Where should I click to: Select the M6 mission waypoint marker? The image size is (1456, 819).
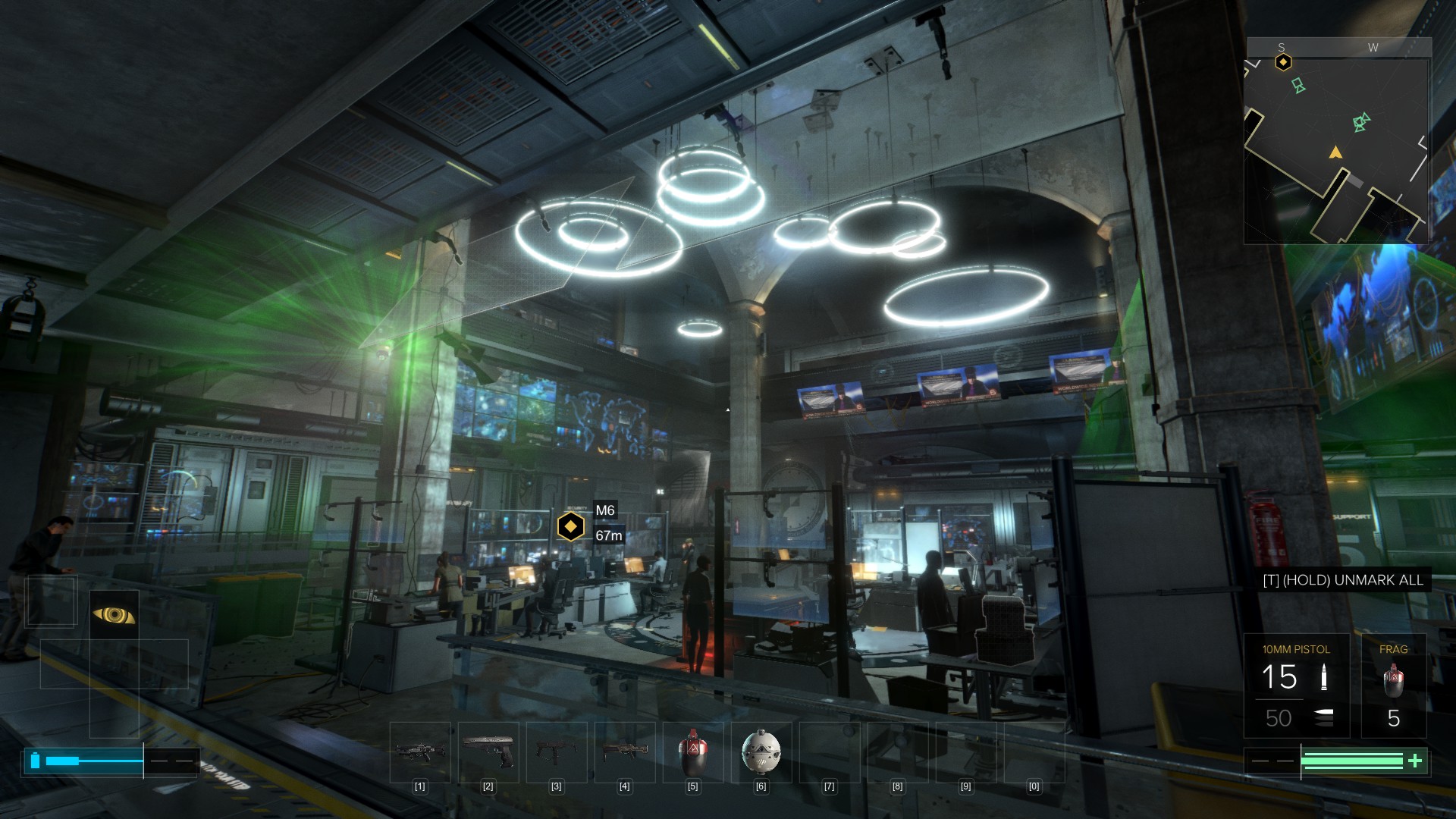tap(570, 526)
